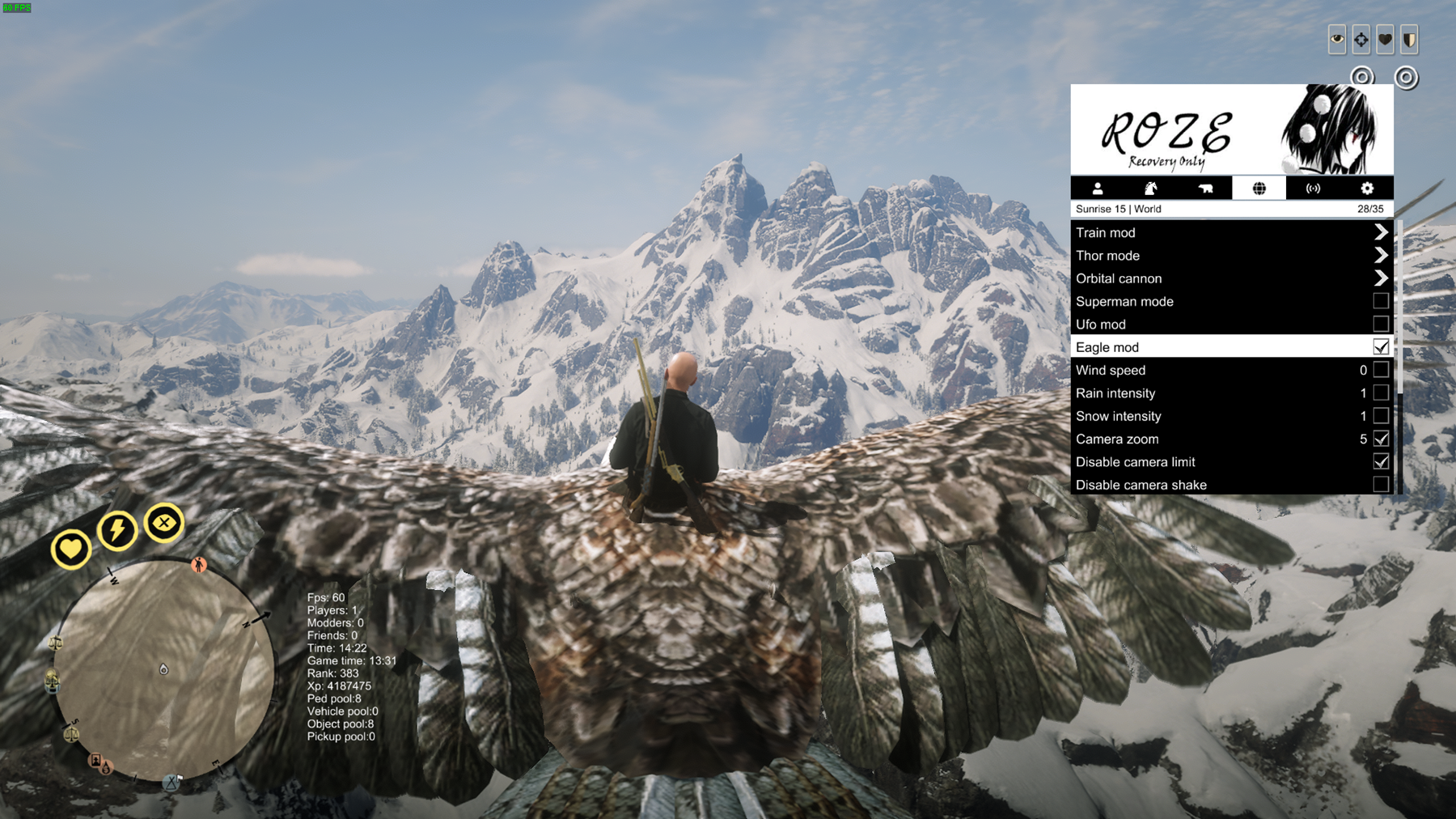Enable the Superman mode checkbox
Image resolution: width=1456 pixels, height=819 pixels.
point(1381,301)
